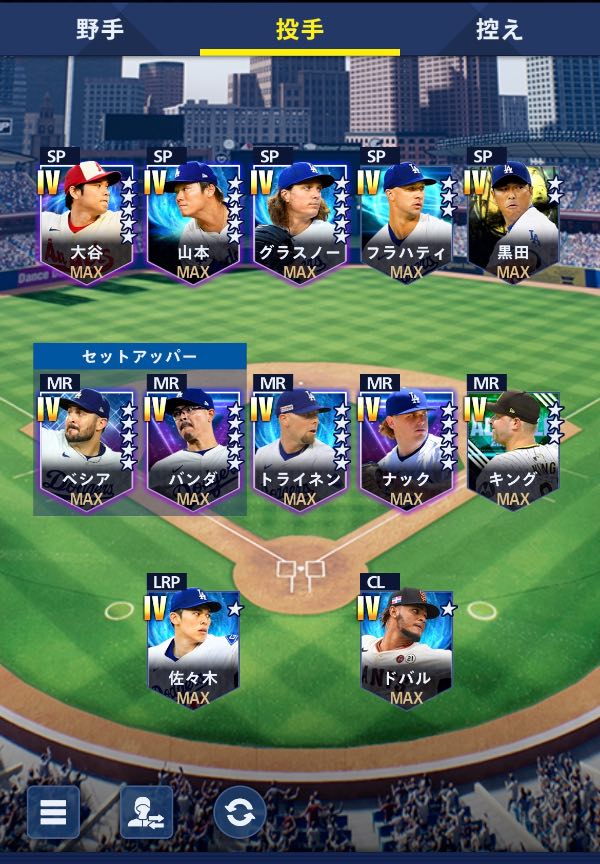The image size is (600, 864).
Task: Open the 控え tab
Action: [500, 29]
